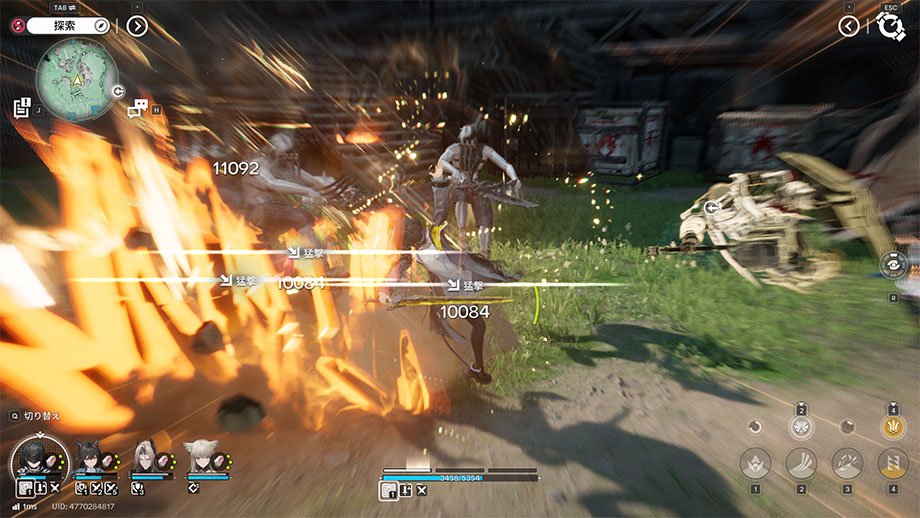Screen dimensions: 920x518
Task: Activate the second skill with claw slashes
Action: (801, 463)
